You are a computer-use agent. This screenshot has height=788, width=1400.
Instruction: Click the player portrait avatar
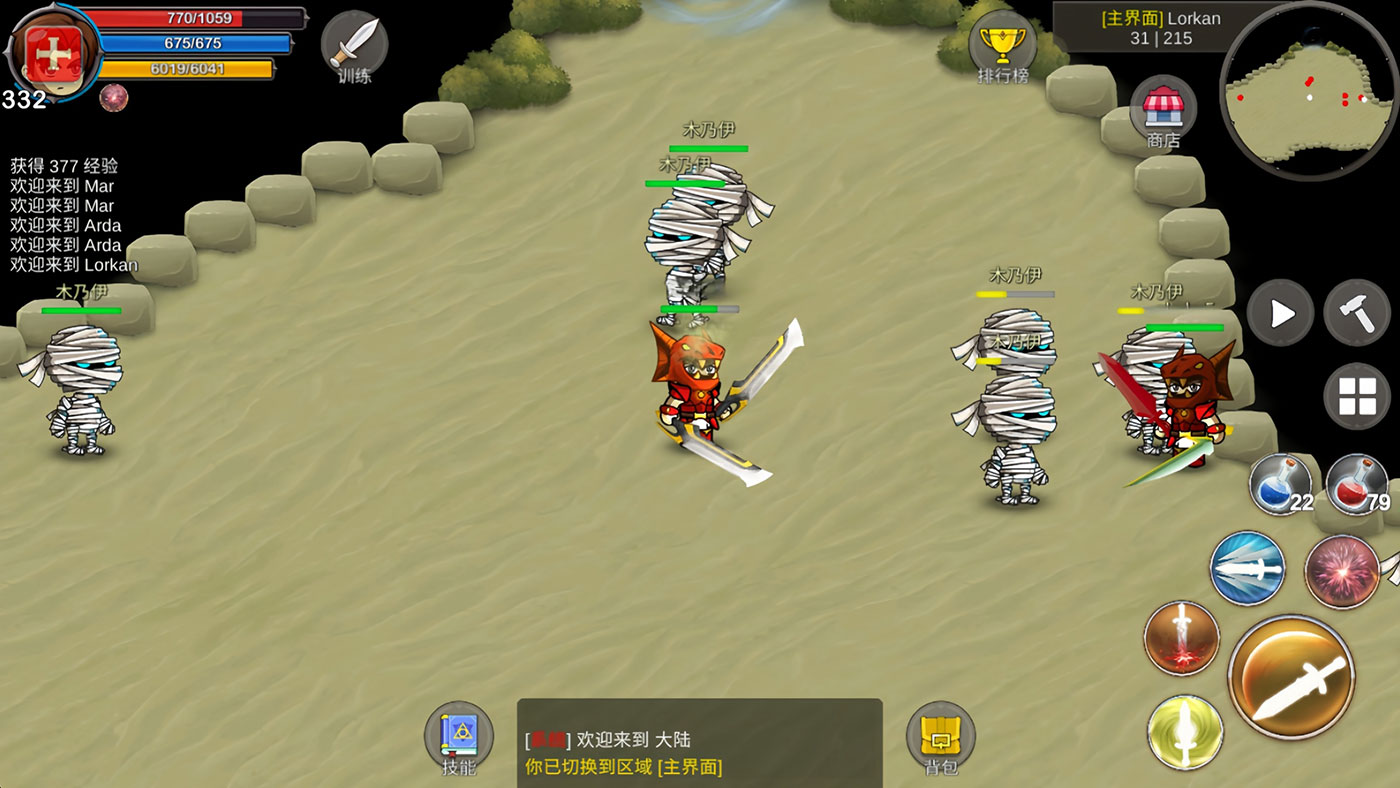tap(52, 50)
